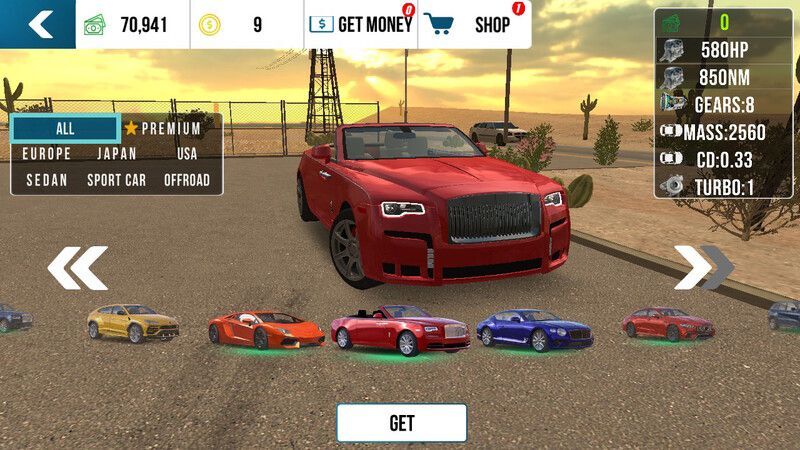
Task: Show only Japan cars
Action: pyautogui.click(x=117, y=154)
